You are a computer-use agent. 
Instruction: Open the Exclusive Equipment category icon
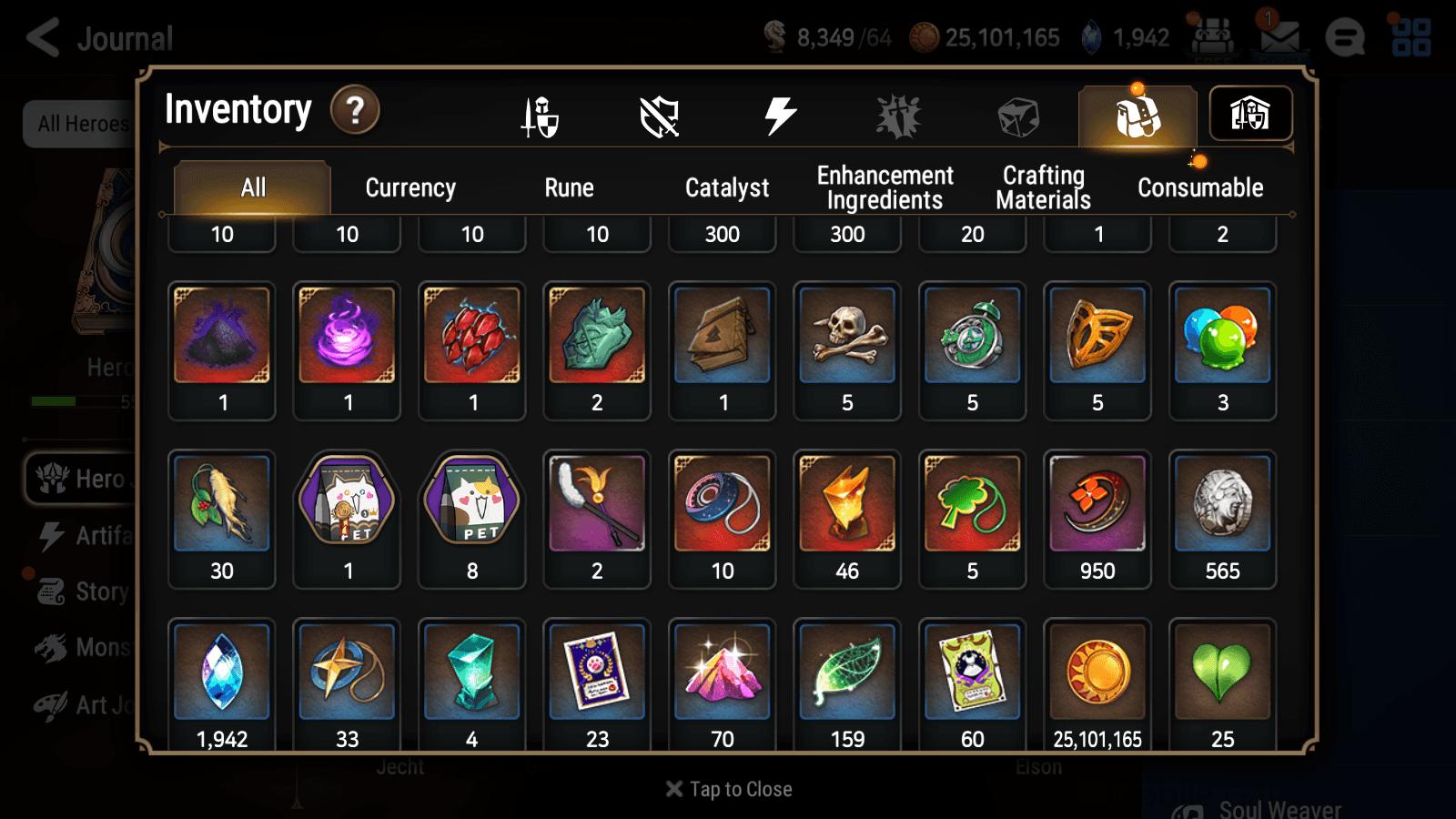897,116
